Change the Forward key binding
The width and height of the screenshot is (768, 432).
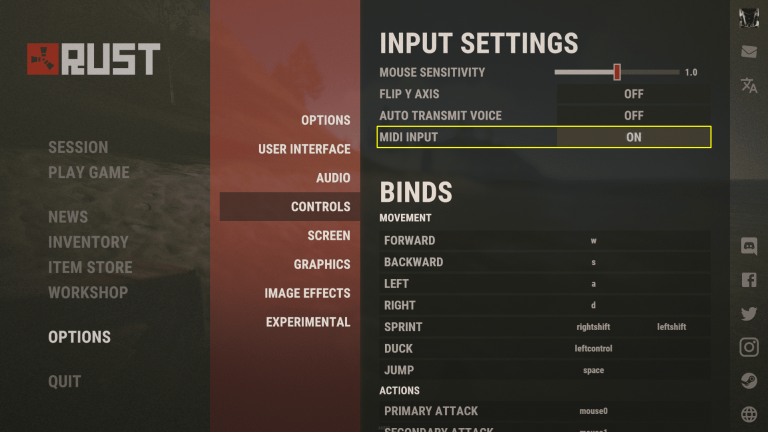point(593,240)
